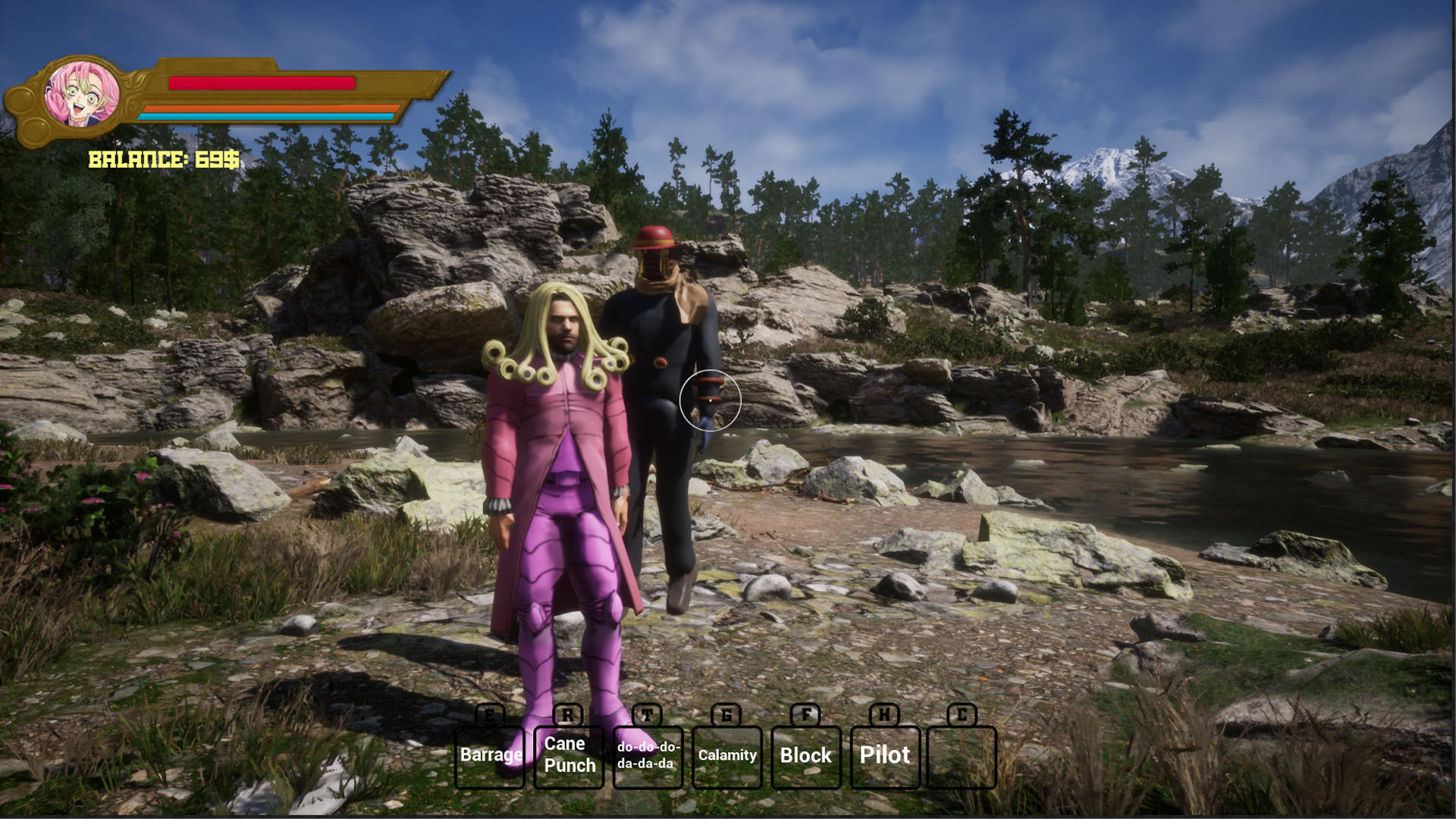This screenshot has width=1456, height=819.
Task: Use the Cane Punch ability
Action: point(569,755)
